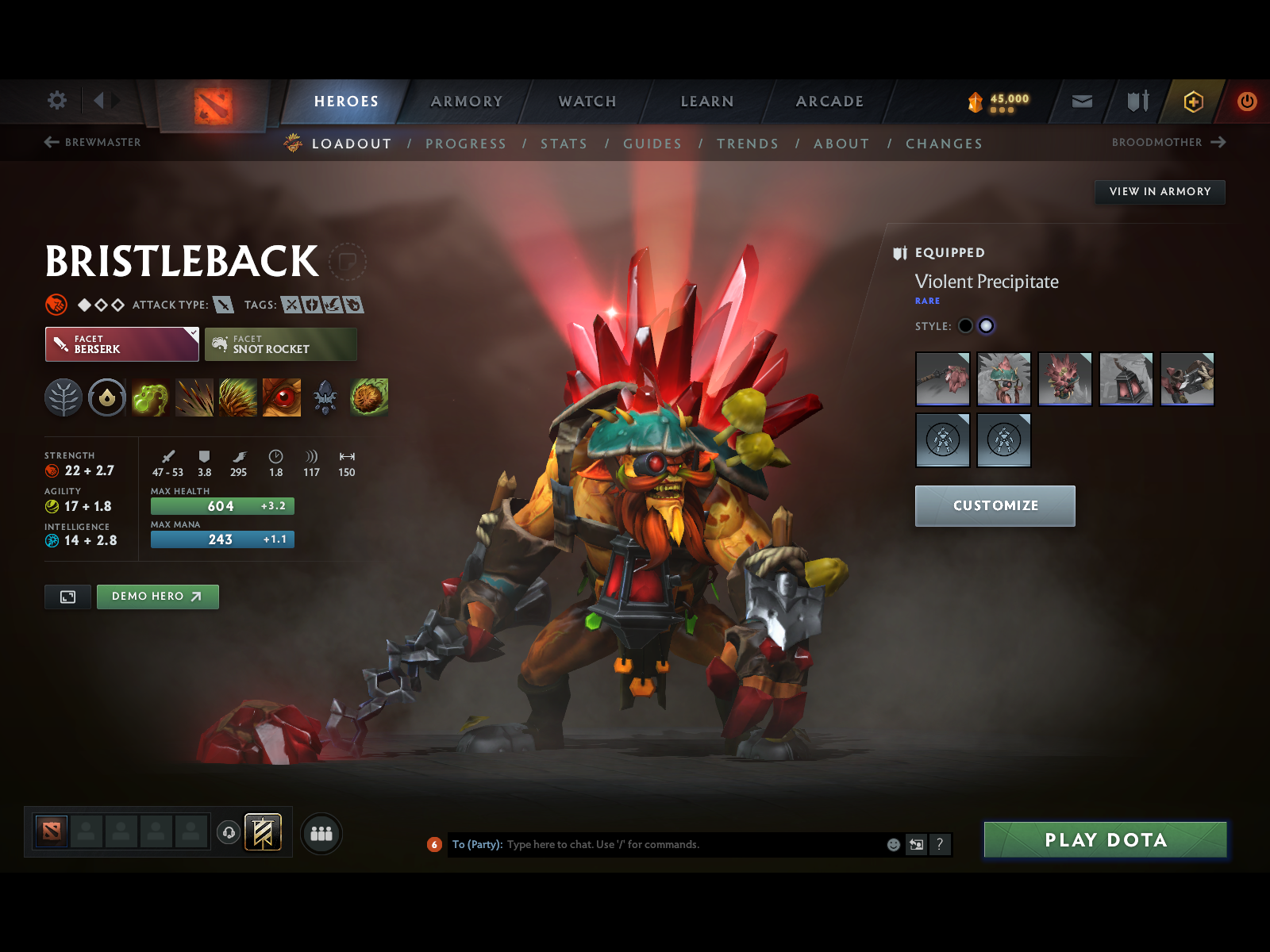The height and width of the screenshot is (952, 1270).
Task: Click the chat input field to type a message
Action: [x=675, y=844]
